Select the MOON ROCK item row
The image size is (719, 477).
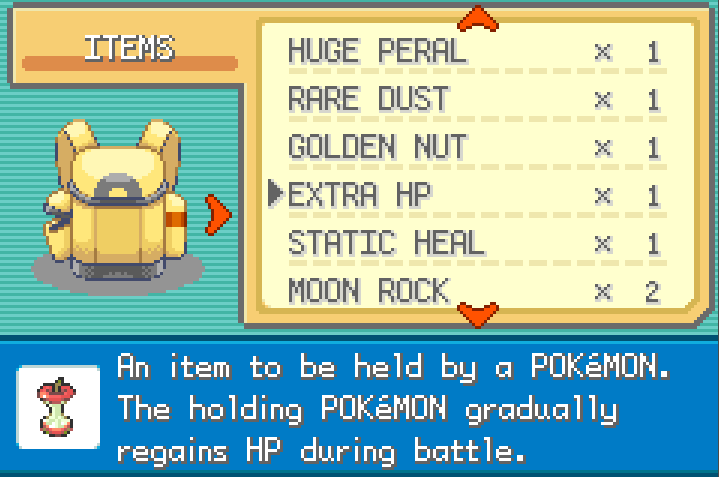click(x=368, y=291)
